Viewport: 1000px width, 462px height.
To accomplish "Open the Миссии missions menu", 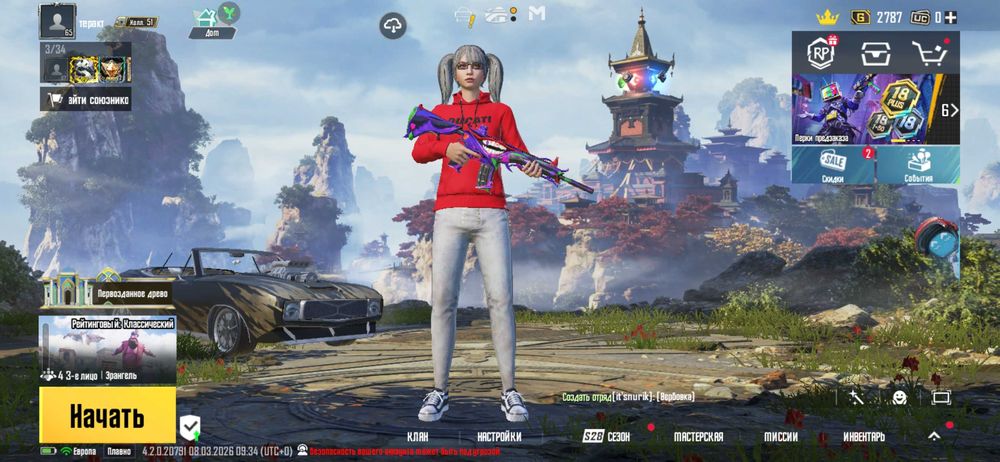I will coord(781,437).
